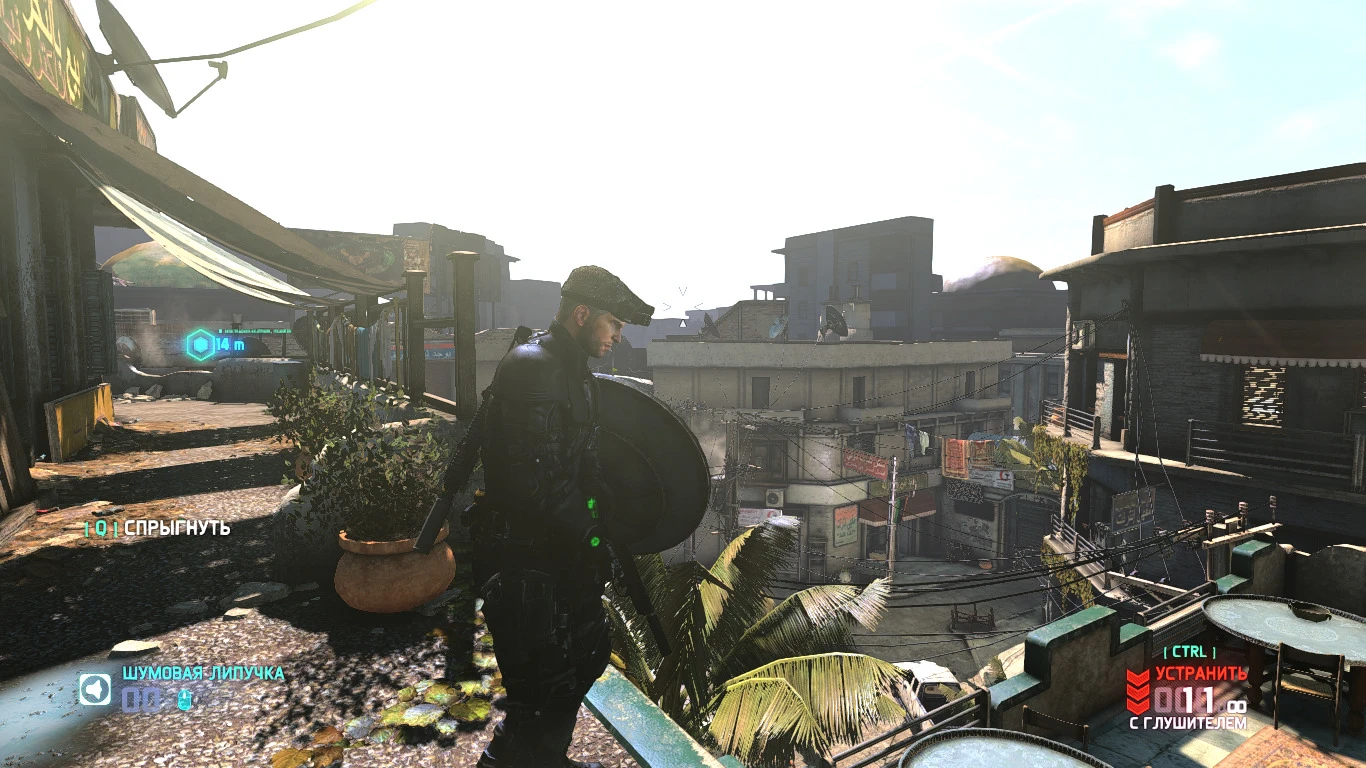Select the noise maker (Шумовая липучка) gadget icon
This screenshot has height=768, width=1366.
(x=94, y=689)
